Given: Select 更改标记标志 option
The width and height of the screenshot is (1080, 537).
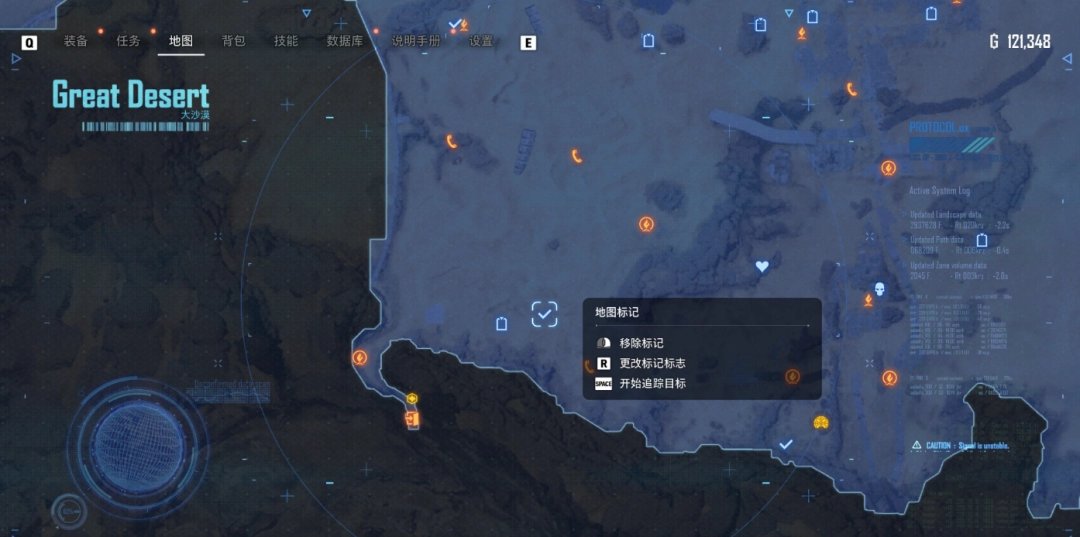Looking at the screenshot, I should pyautogui.click(x=652, y=363).
